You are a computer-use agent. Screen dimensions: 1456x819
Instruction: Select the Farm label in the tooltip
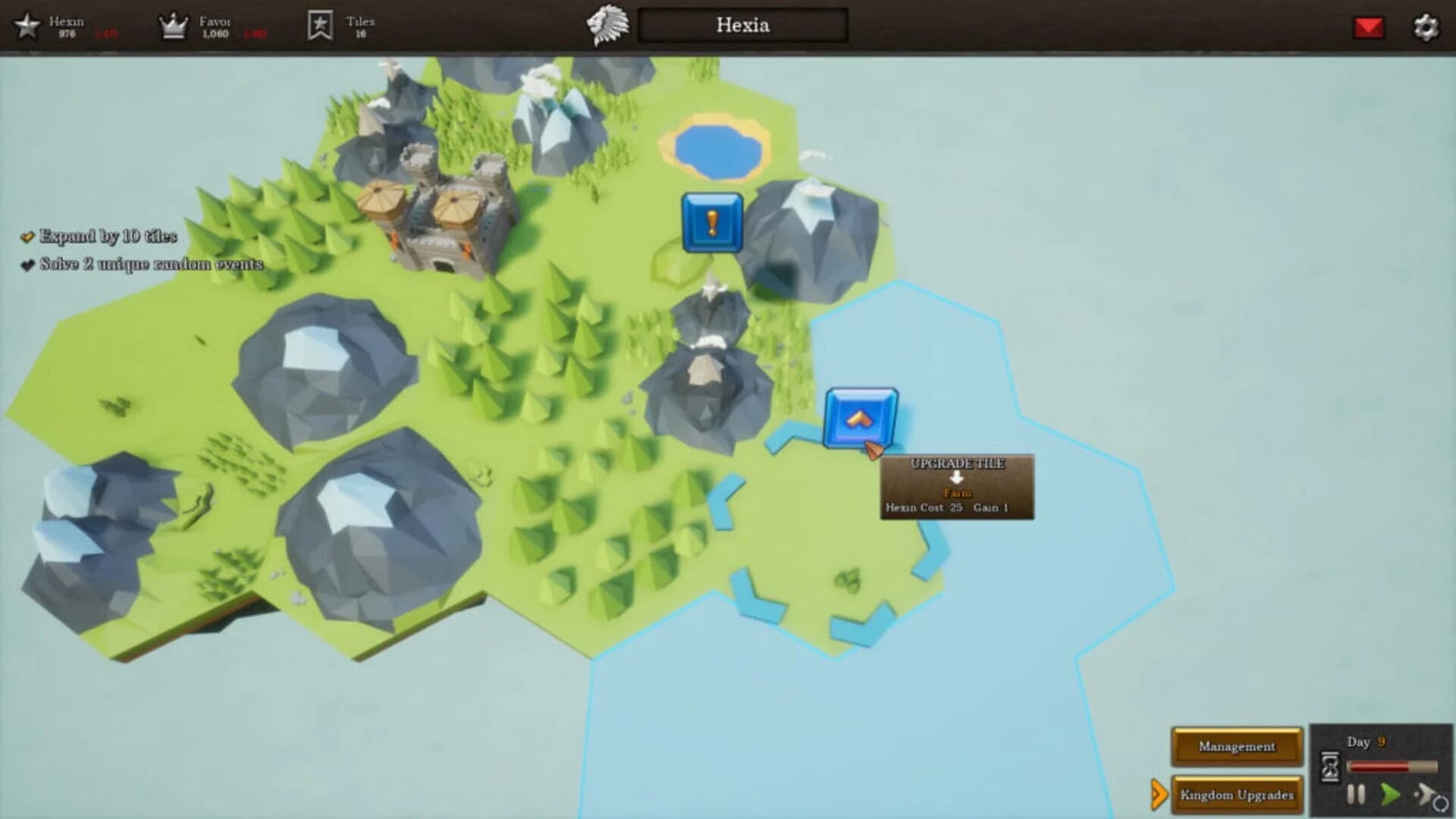click(958, 491)
